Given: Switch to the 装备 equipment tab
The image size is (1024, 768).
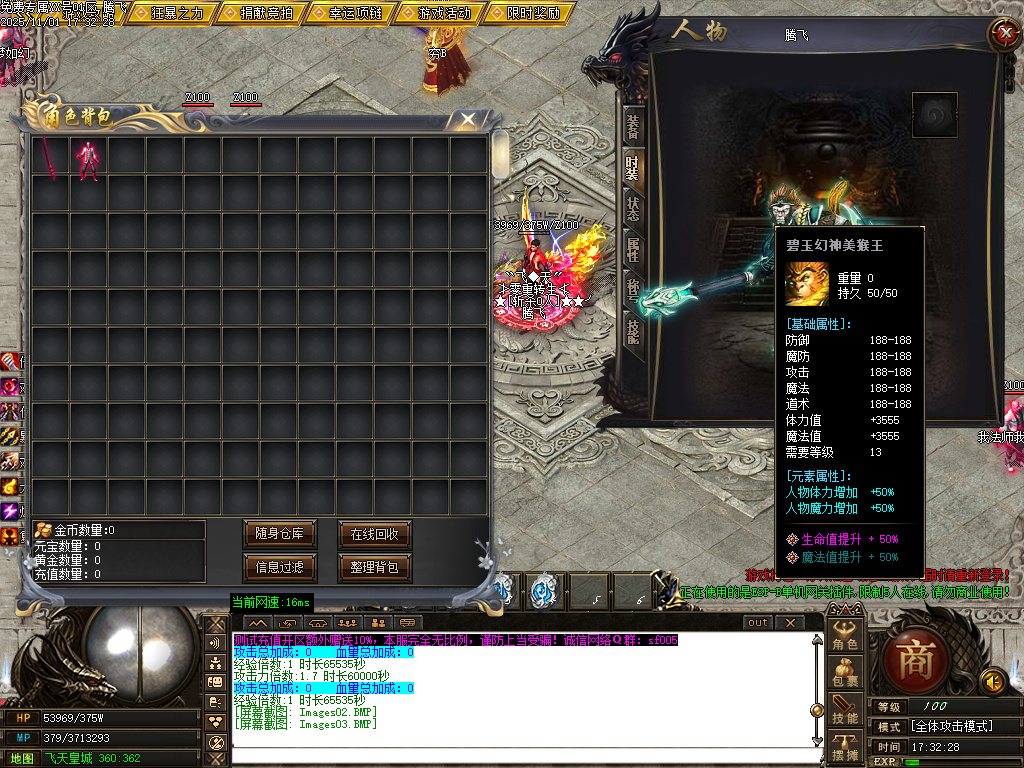Looking at the screenshot, I should pos(633,126).
